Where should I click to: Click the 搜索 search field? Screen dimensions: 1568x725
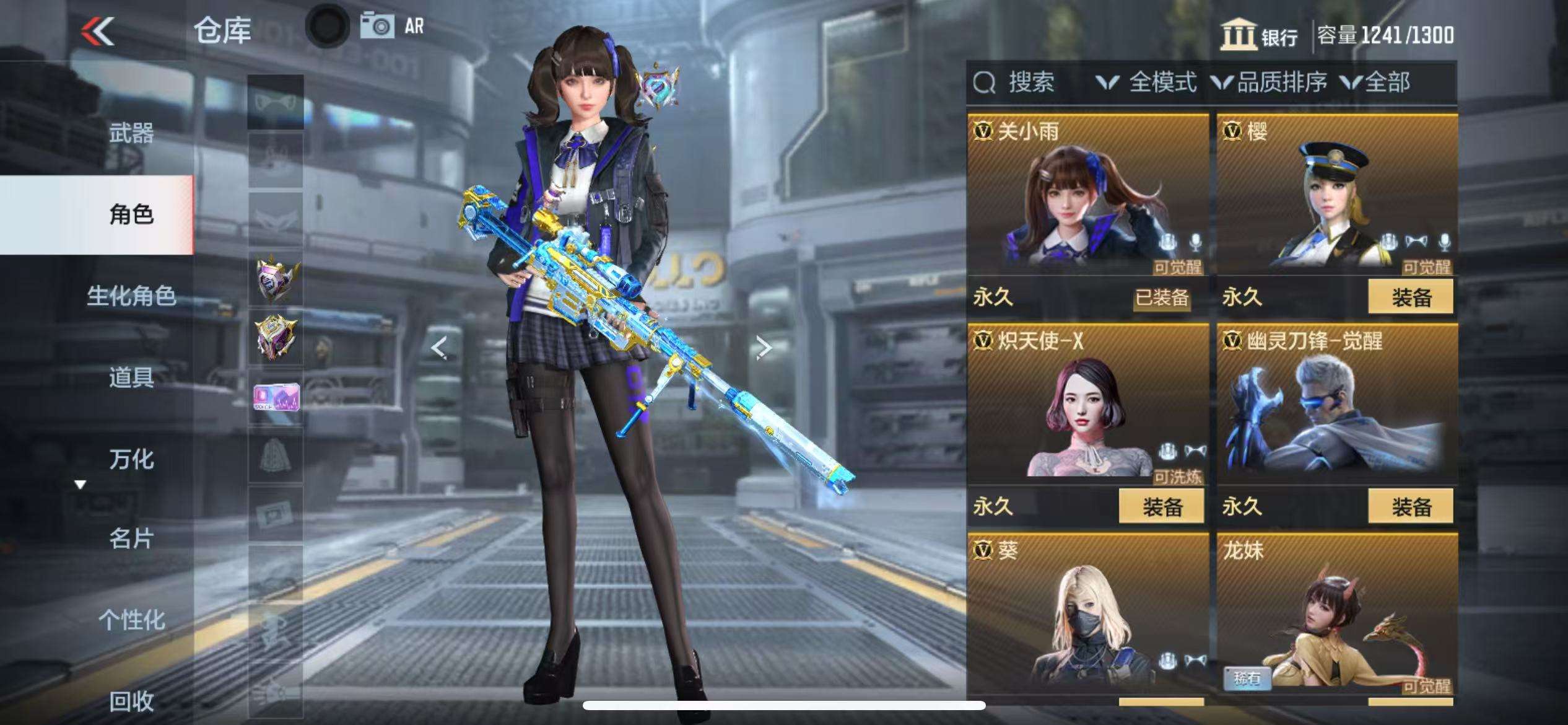point(1030,82)
